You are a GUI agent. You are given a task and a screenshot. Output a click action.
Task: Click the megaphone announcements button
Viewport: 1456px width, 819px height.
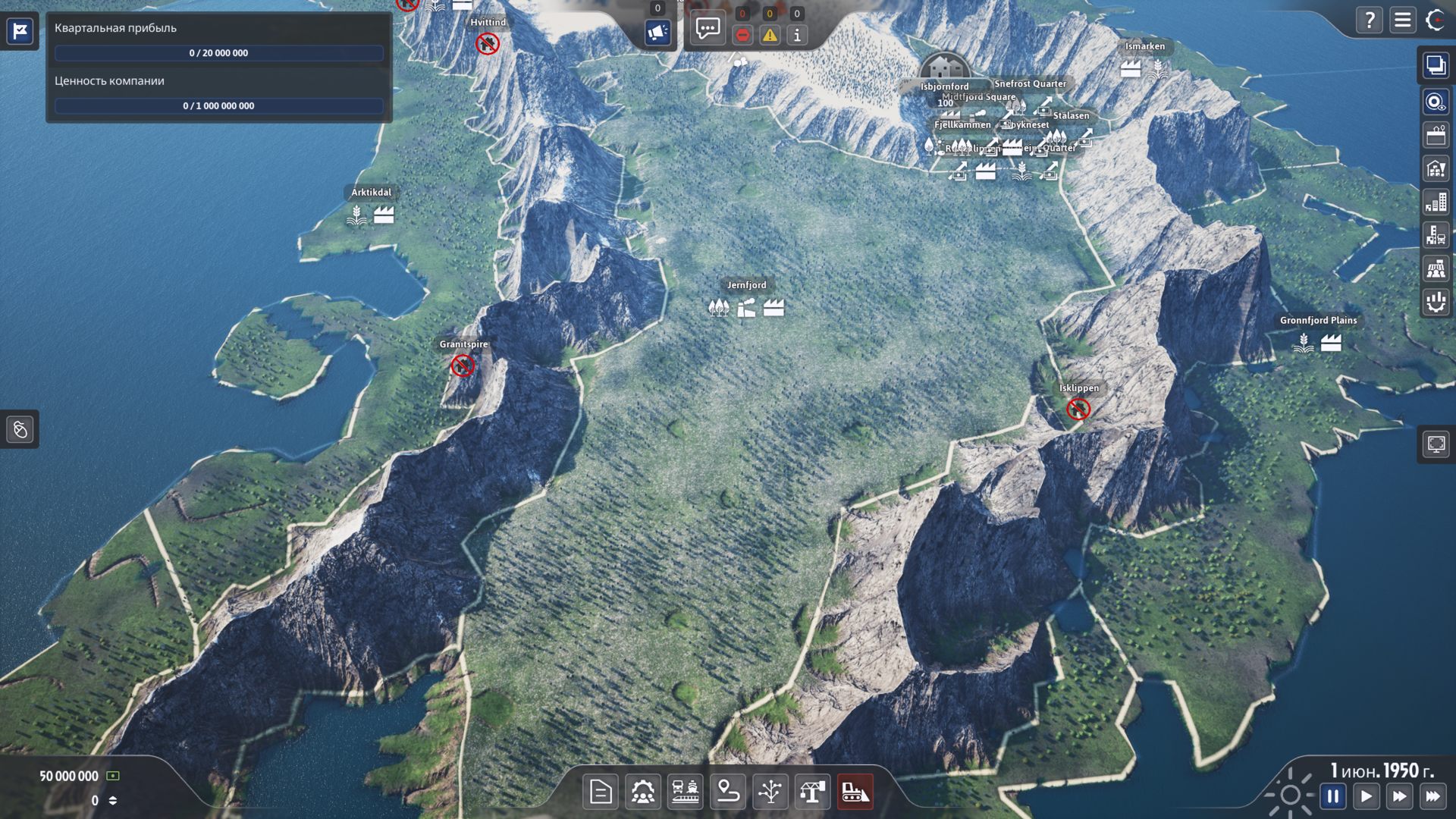(x=657, y=33)
